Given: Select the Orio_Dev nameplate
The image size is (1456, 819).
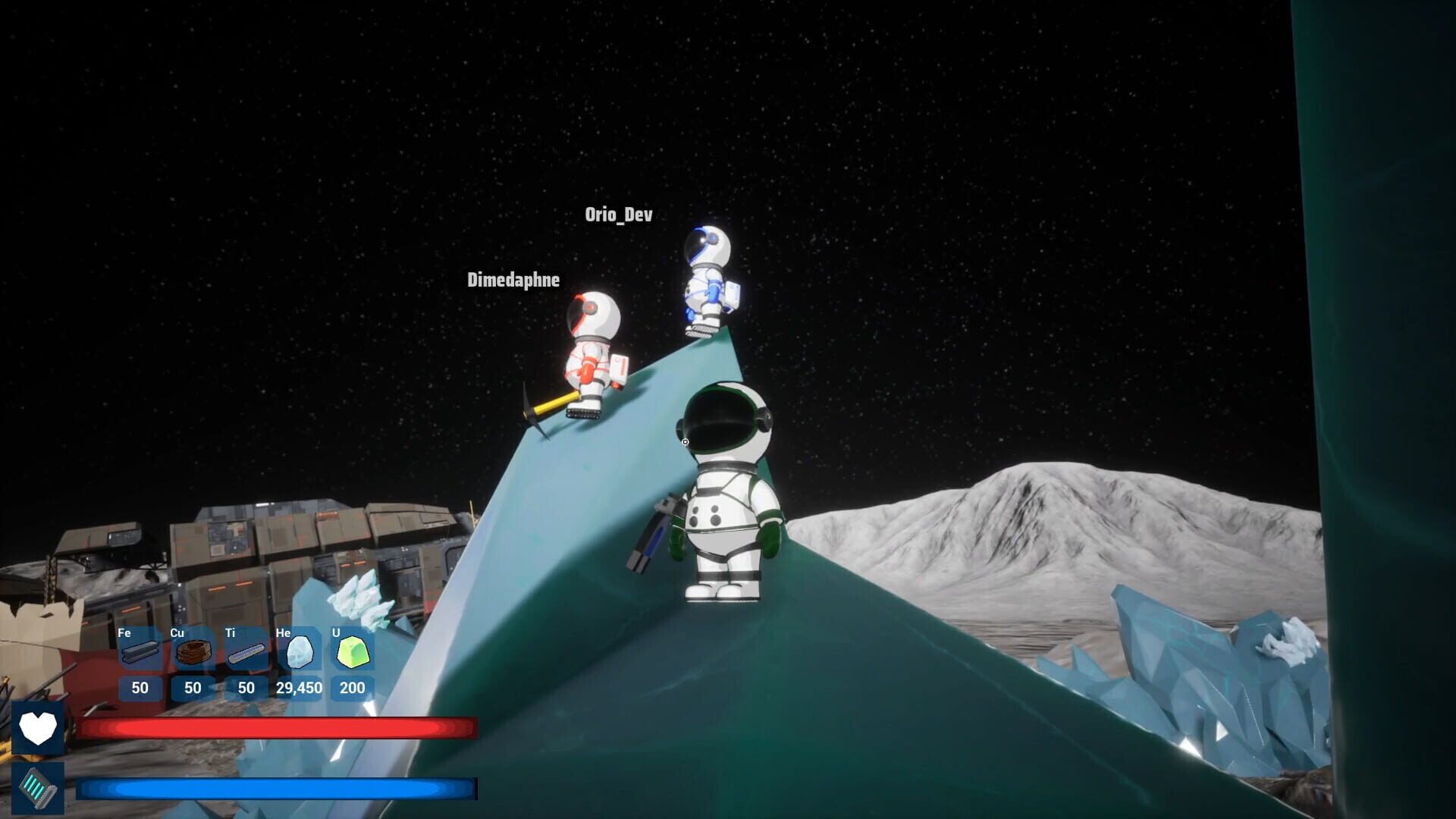Looking at the screenshot, I should coord(619,215).
